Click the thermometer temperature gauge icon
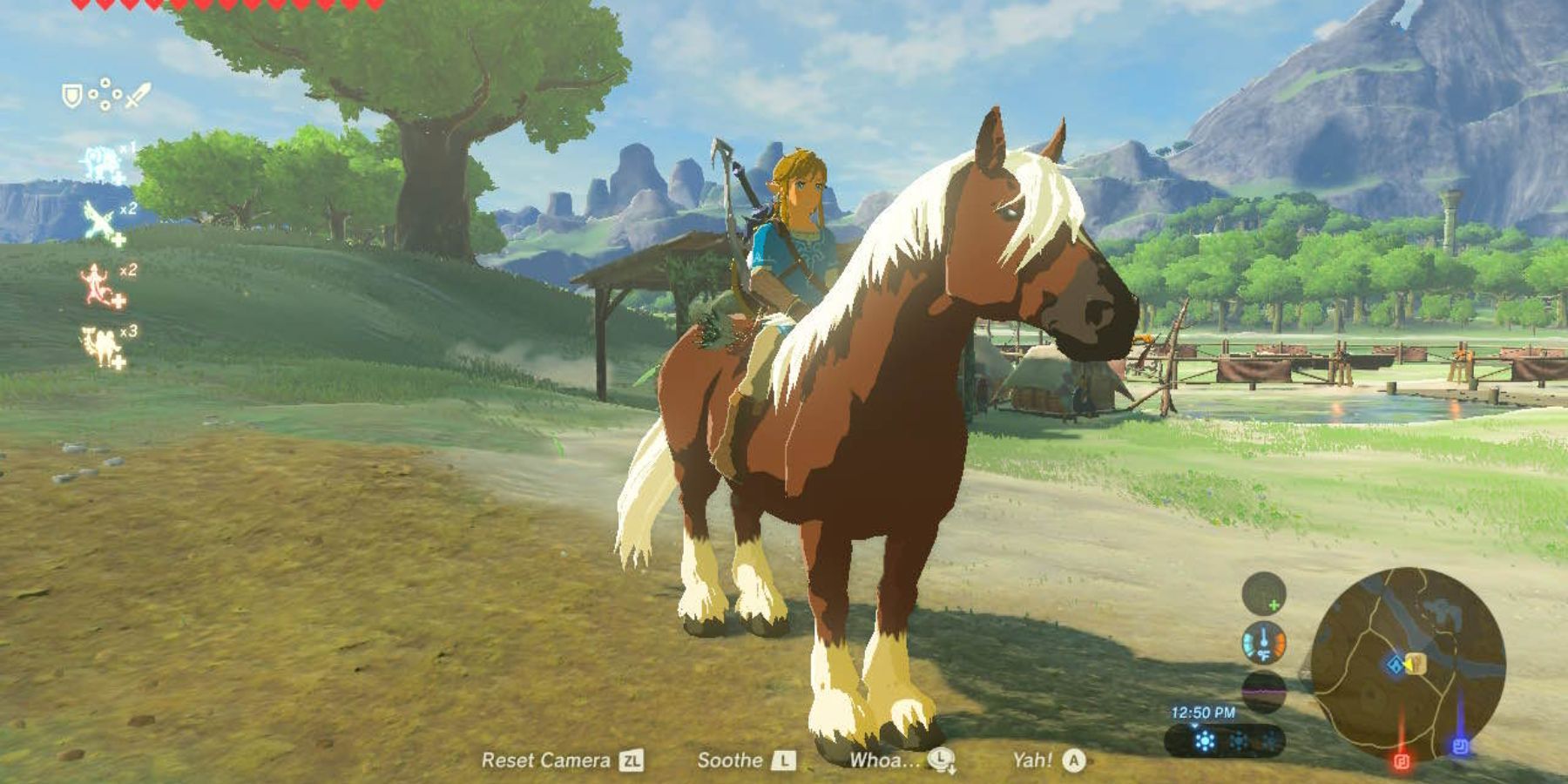The image size is (1568, 784). point(1263,642)
